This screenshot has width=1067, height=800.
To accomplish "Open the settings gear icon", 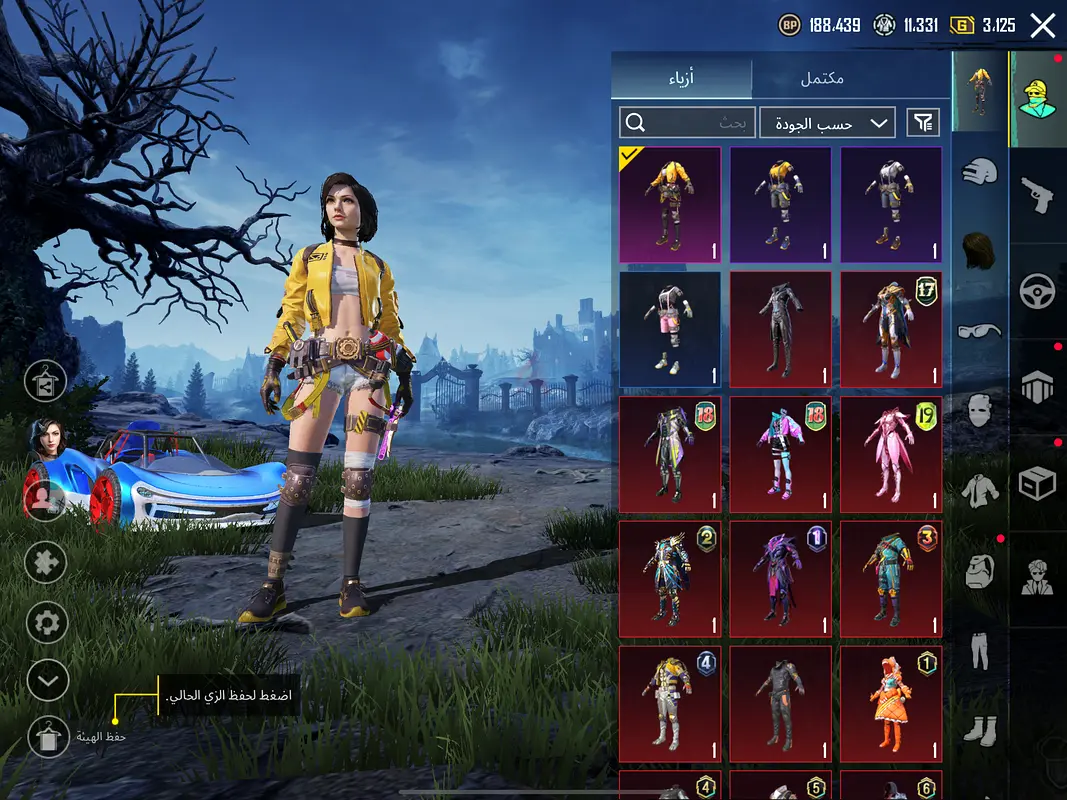I will click(47, 623).
